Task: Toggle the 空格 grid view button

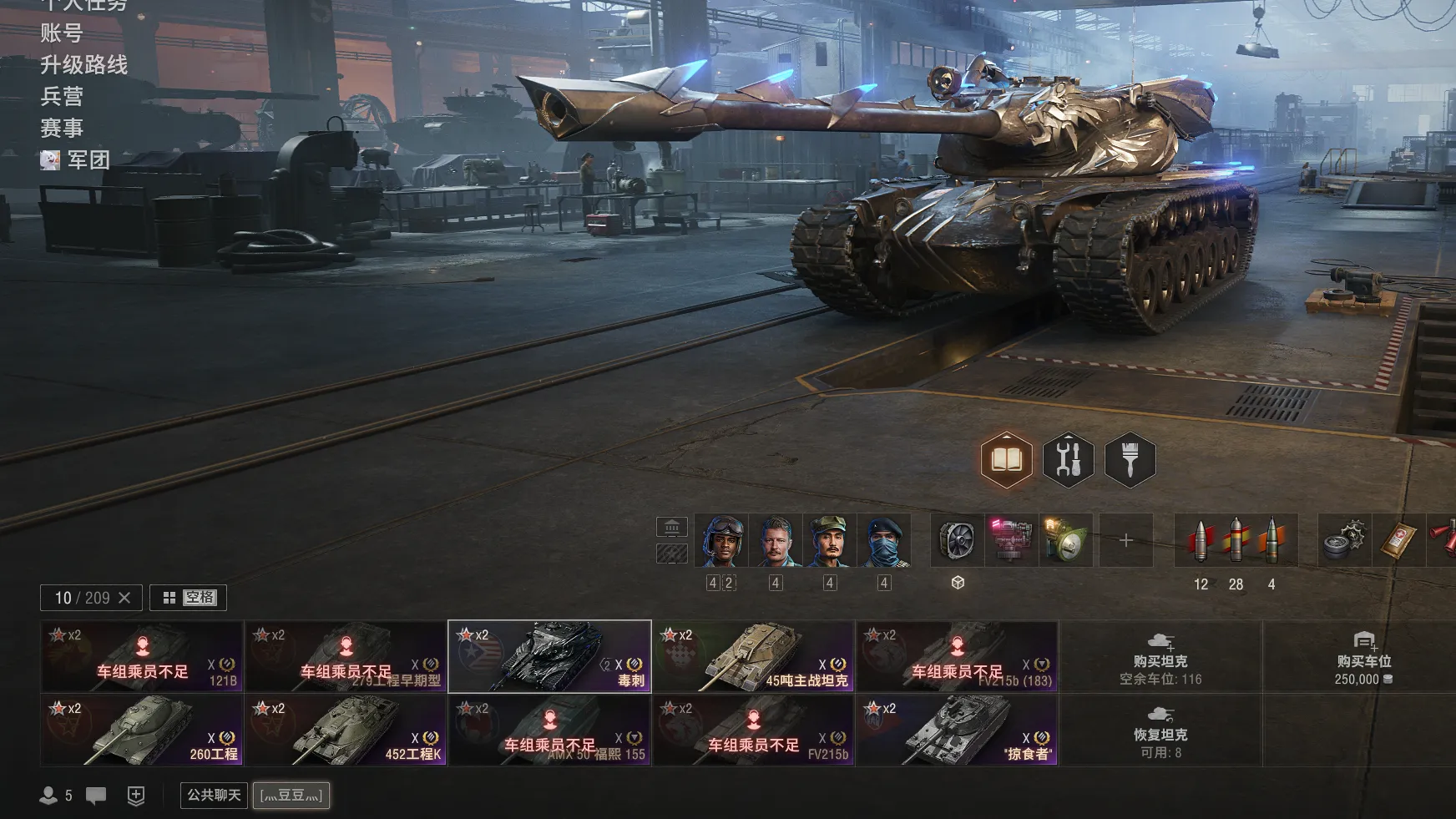Action: [189, 598]
